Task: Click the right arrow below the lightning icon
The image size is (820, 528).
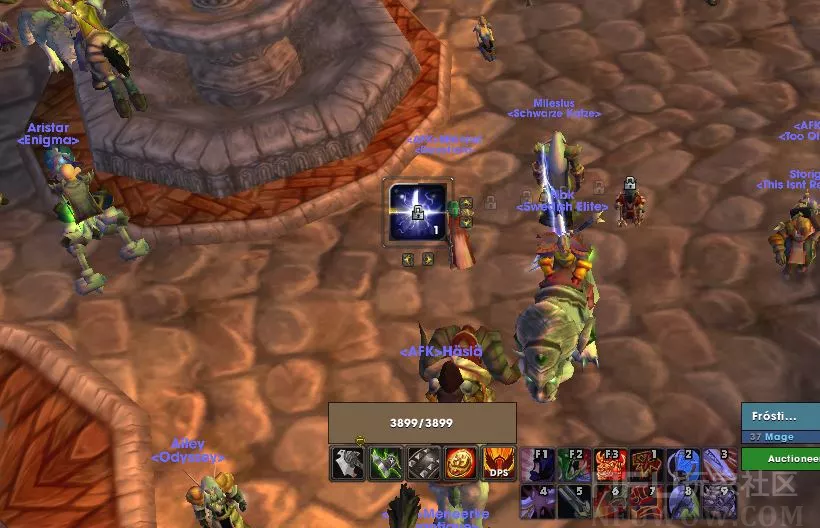Action: coord(427,259)
